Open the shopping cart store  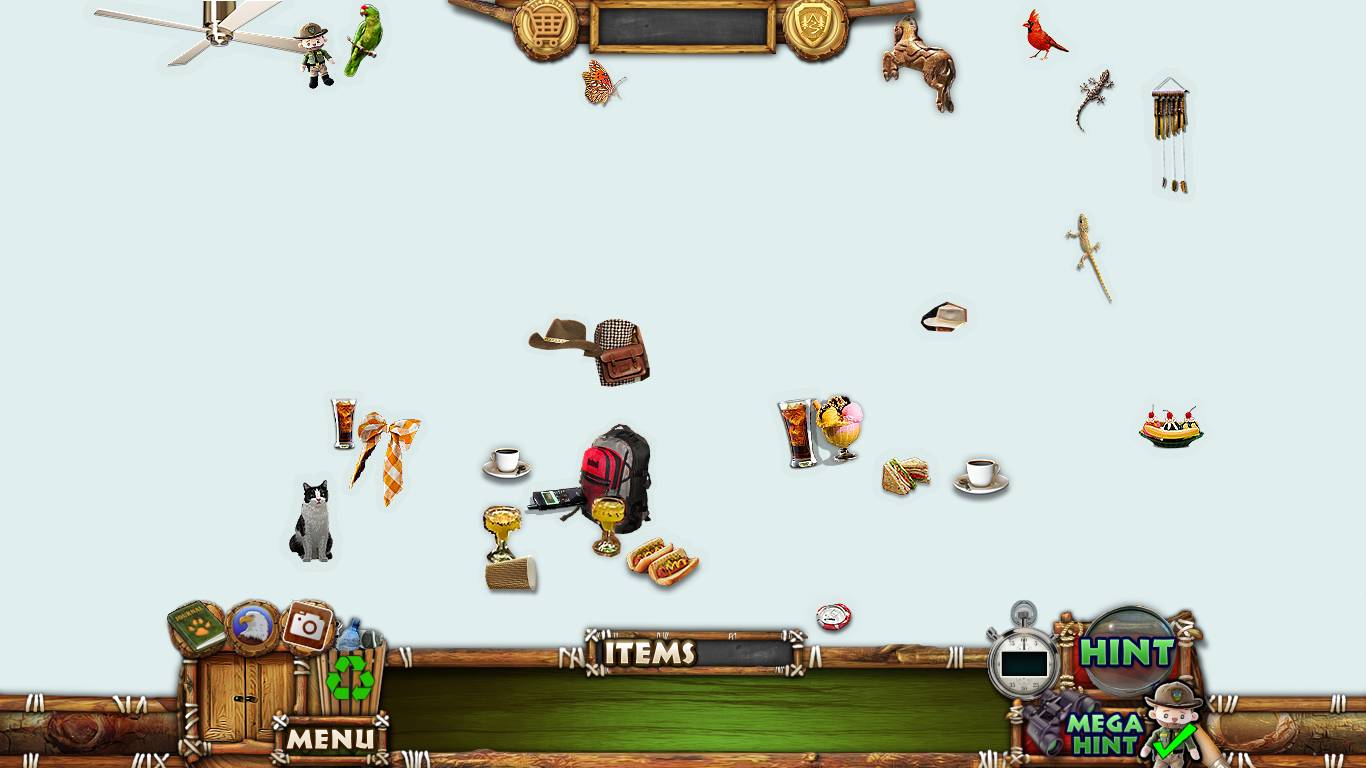coord(545,27)
